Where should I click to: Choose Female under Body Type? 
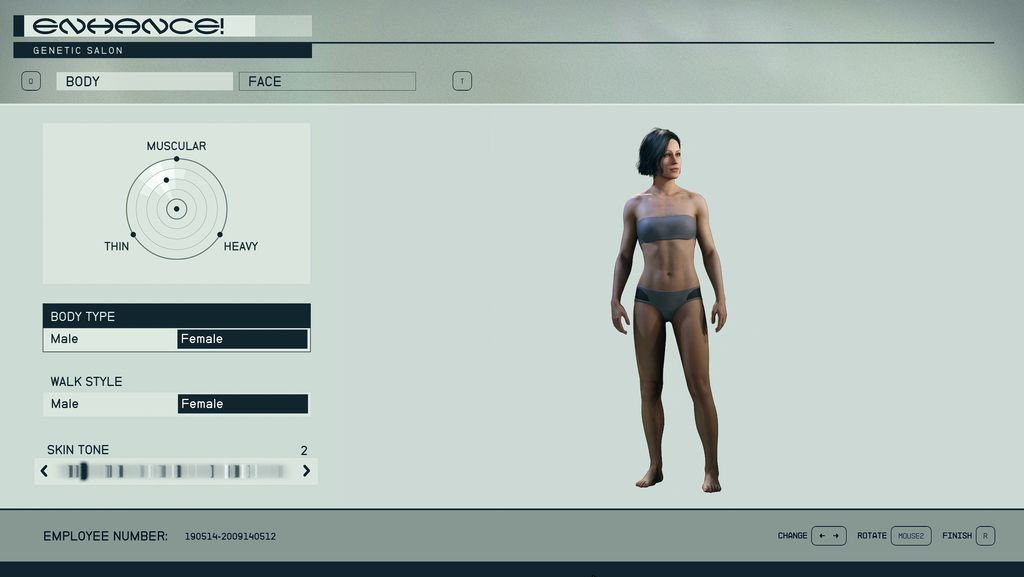[x=242, y=339]
